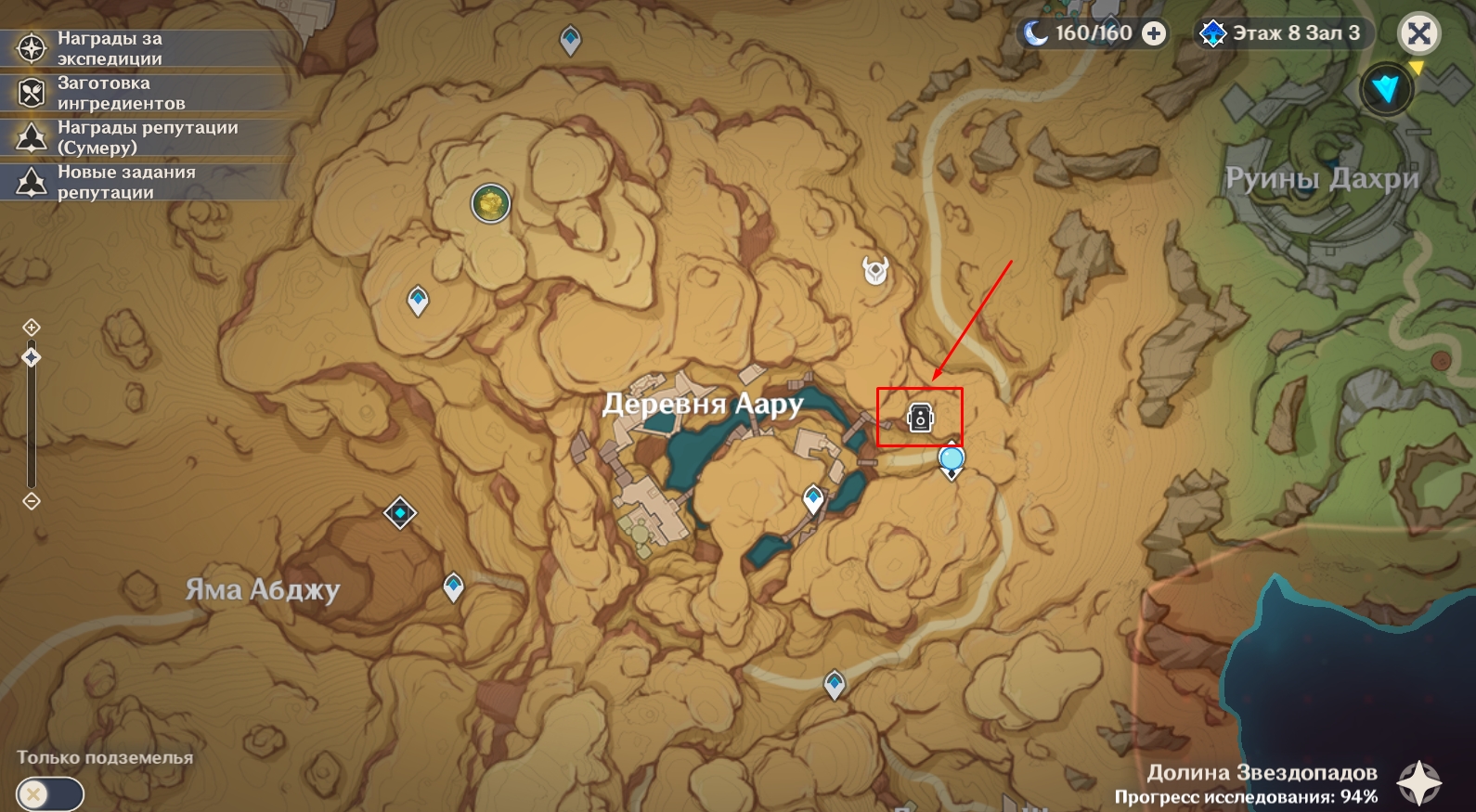Close the map with the X button

[1418, 34]
